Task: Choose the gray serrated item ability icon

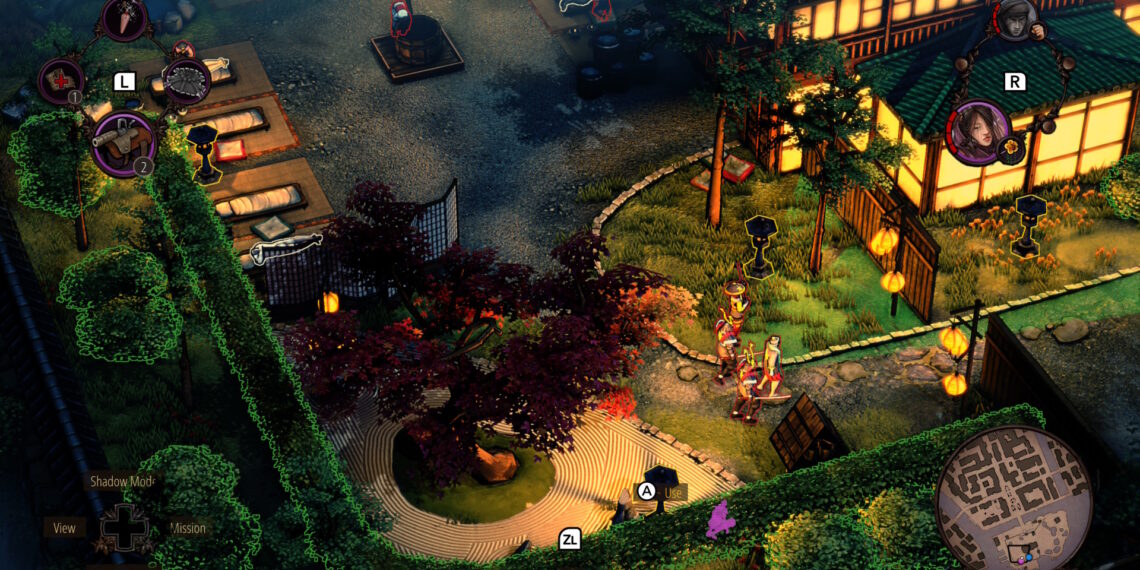Action: coord(186,80)
